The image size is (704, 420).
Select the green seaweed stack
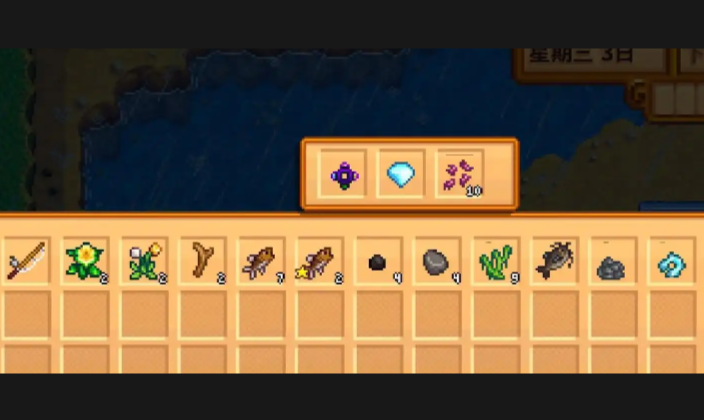495,263
